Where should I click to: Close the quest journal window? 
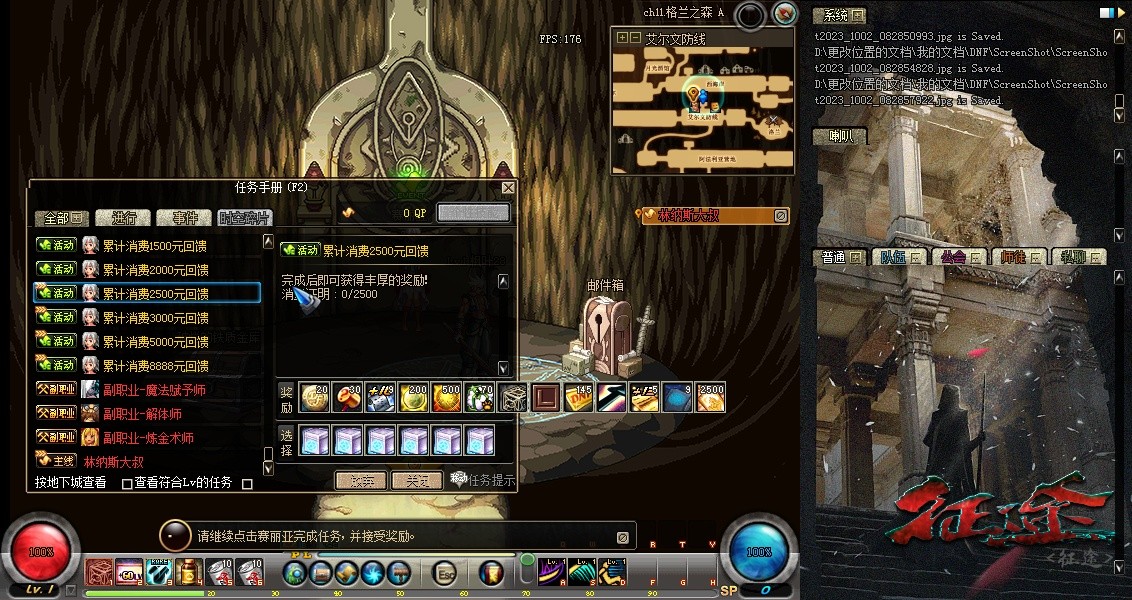click(x=508, y=187)
